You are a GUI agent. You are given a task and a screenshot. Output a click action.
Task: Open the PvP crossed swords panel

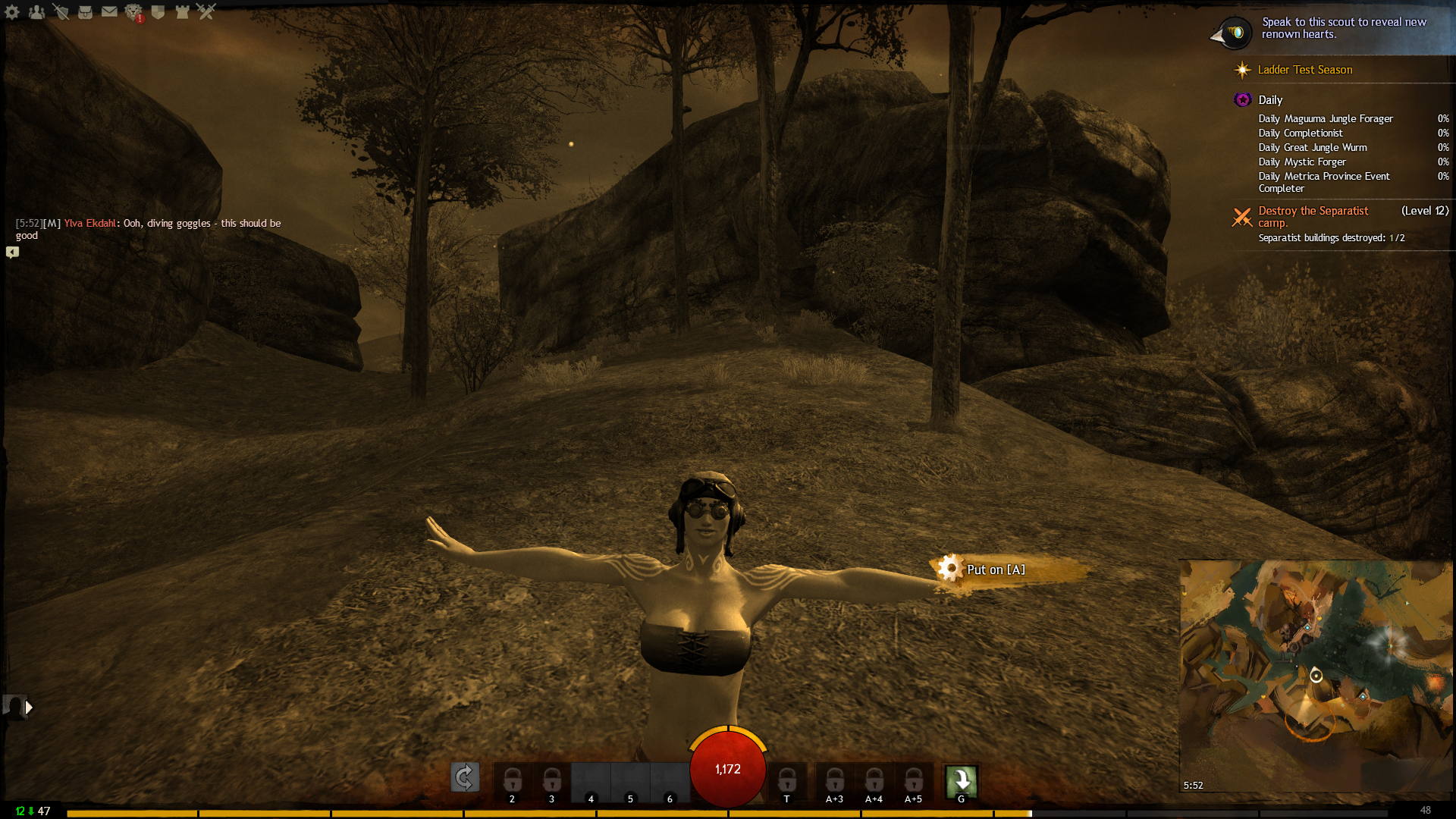tap(206, 11)
